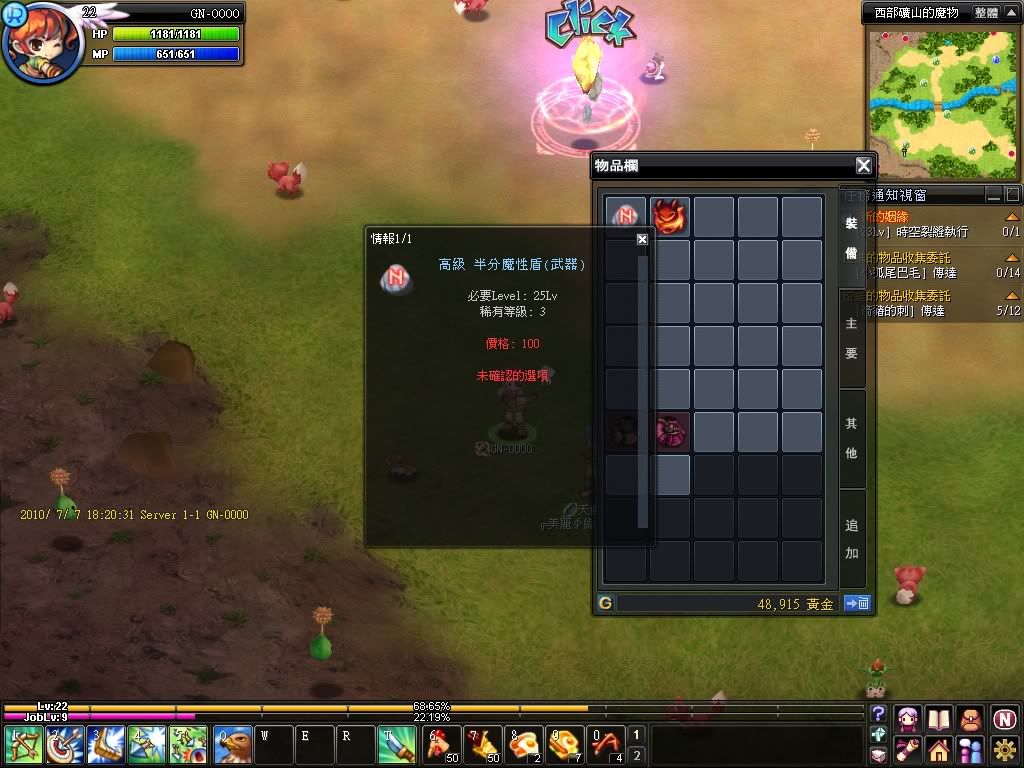The height and width of the screenshot is (768, 1024).
Task: Activate the hawk skill in the hotbar
Action: tap(232, 745)
